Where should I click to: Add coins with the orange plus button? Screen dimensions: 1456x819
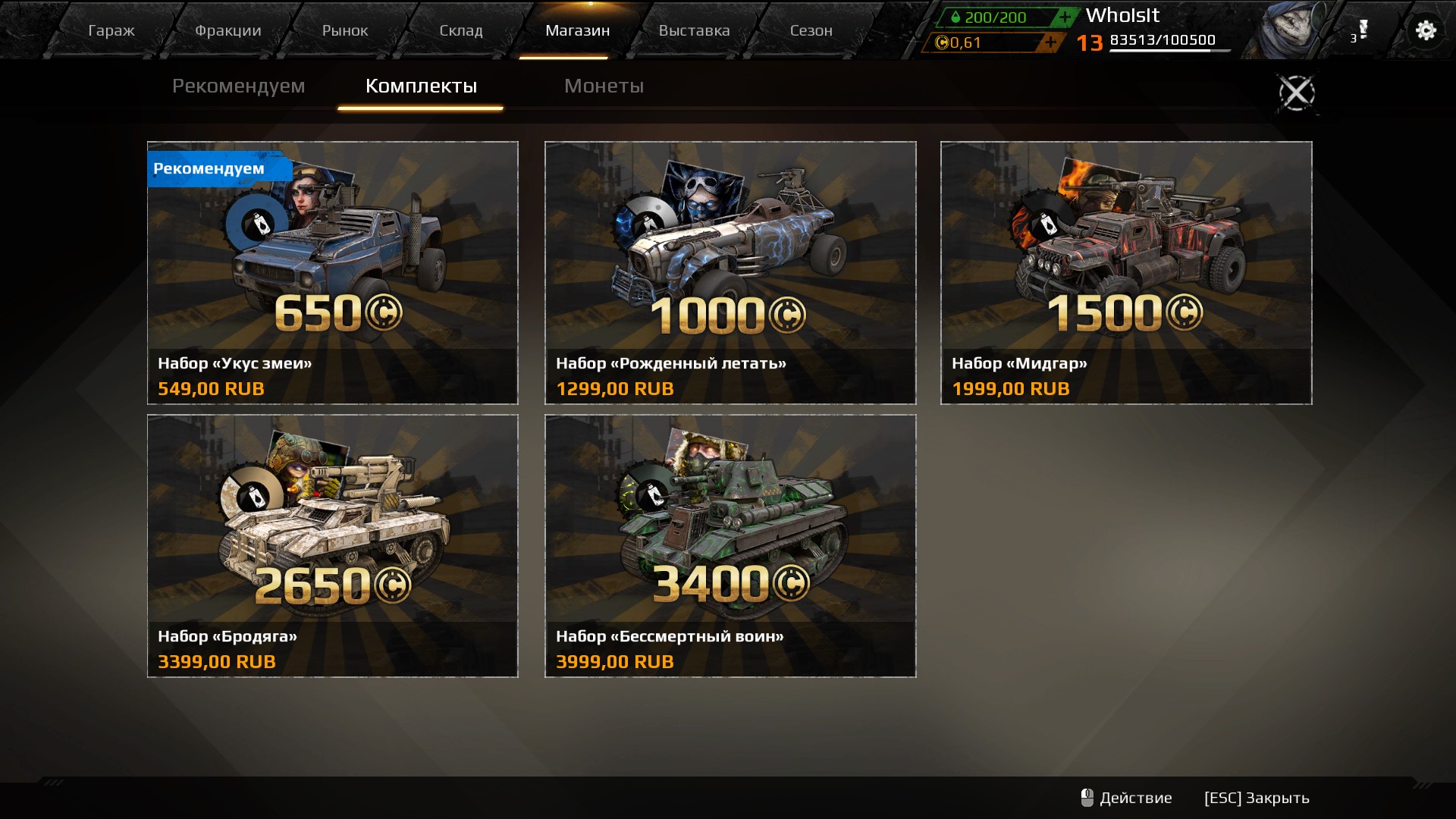point(1050,42)
